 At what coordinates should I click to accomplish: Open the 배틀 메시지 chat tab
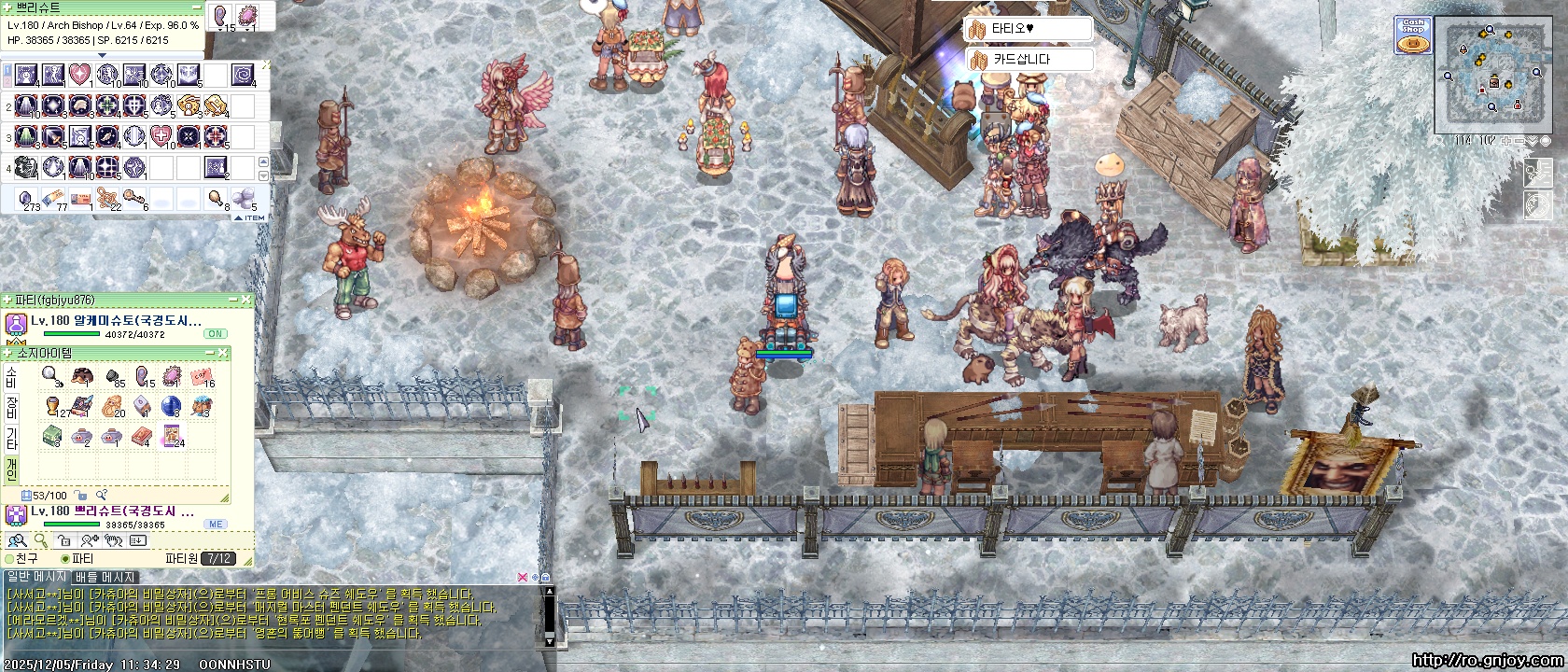(x=105, y=578)
